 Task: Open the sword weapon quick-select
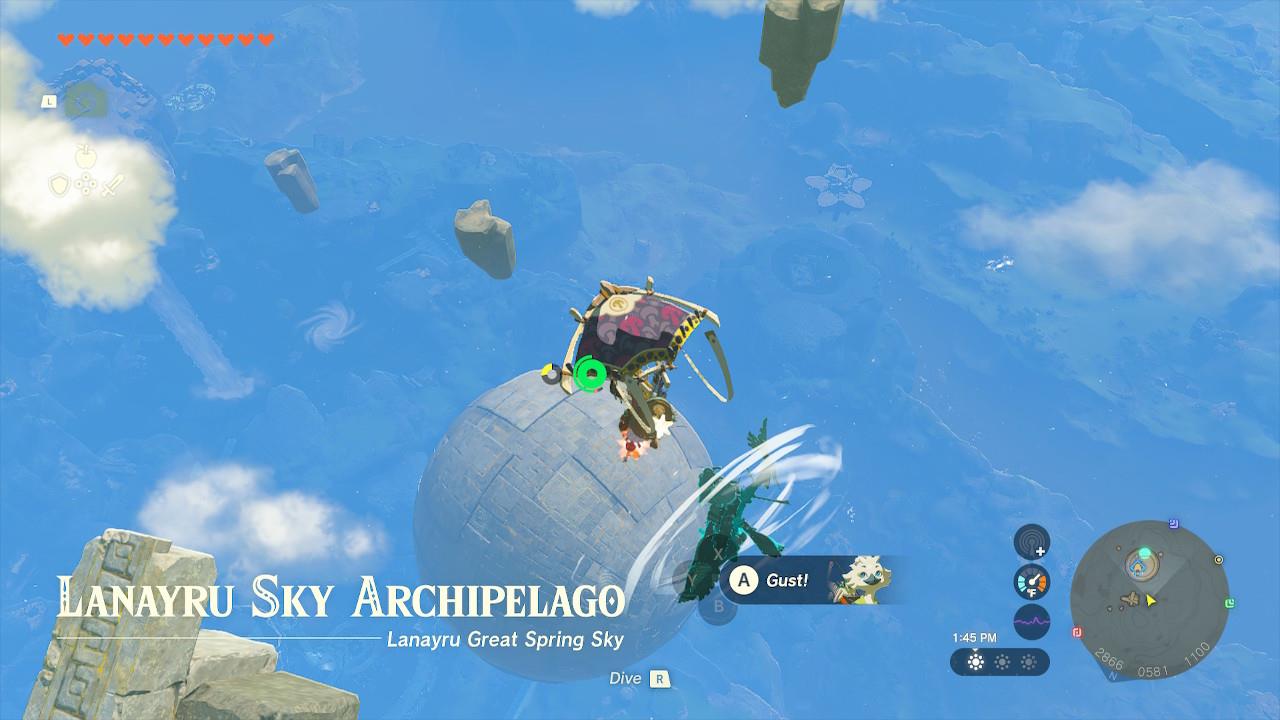(112, 184)
